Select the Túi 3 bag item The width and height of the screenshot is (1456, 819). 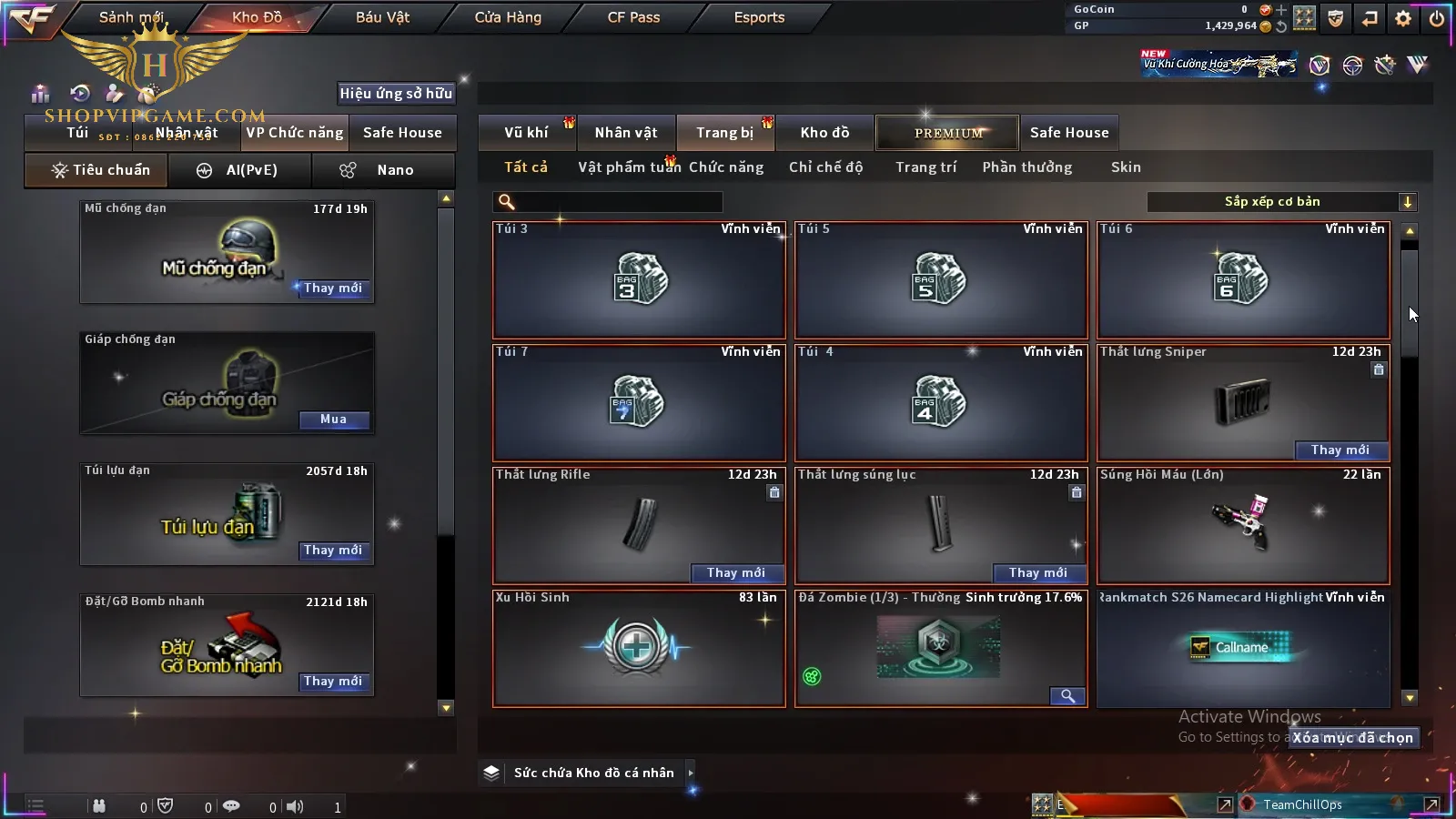(x=639, y=279)
